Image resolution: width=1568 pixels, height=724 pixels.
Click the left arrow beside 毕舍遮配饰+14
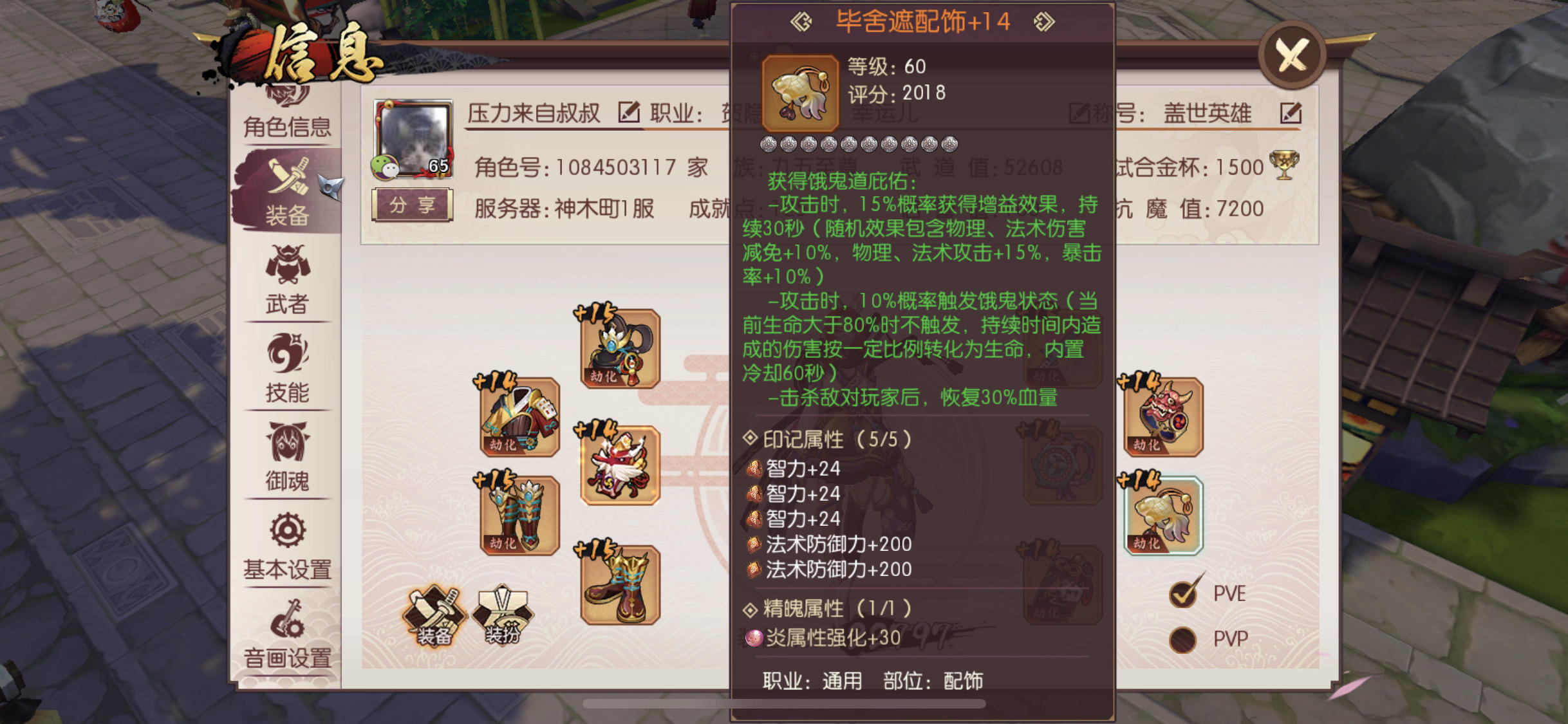tap(801, 21)
